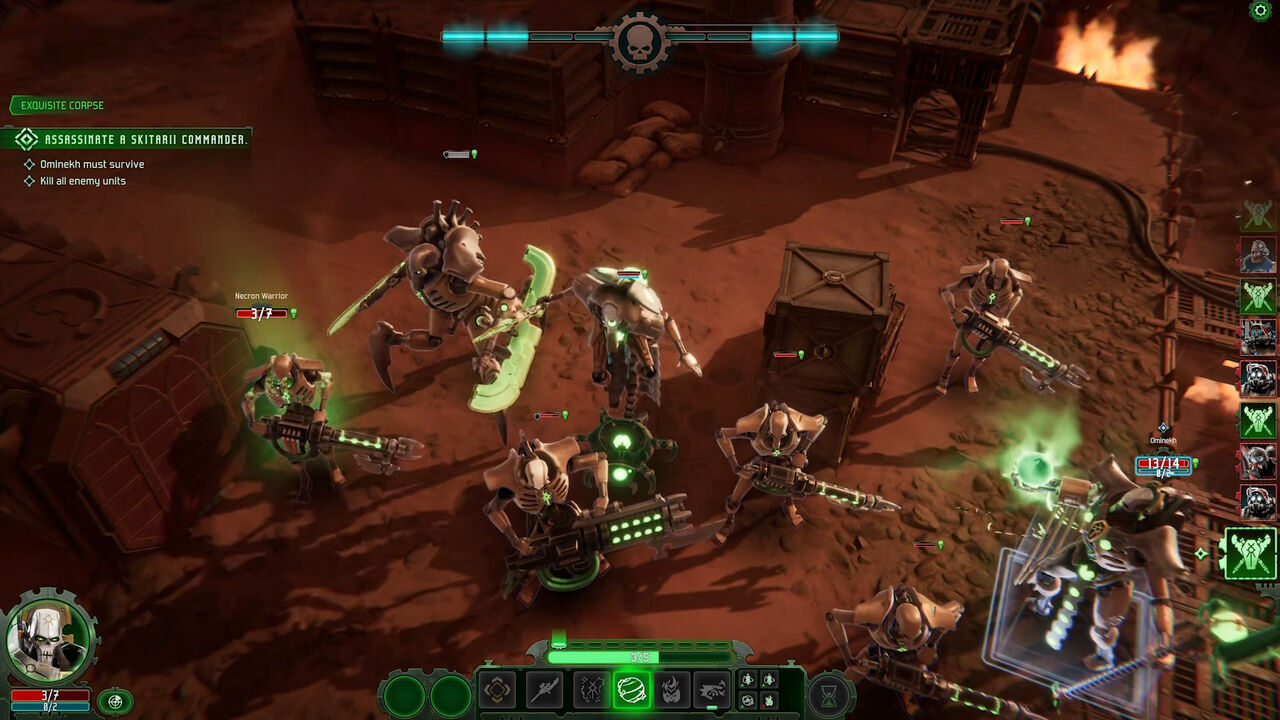End turn with the hourglass button
1280x720 pixels.
[x=828, y=695]
